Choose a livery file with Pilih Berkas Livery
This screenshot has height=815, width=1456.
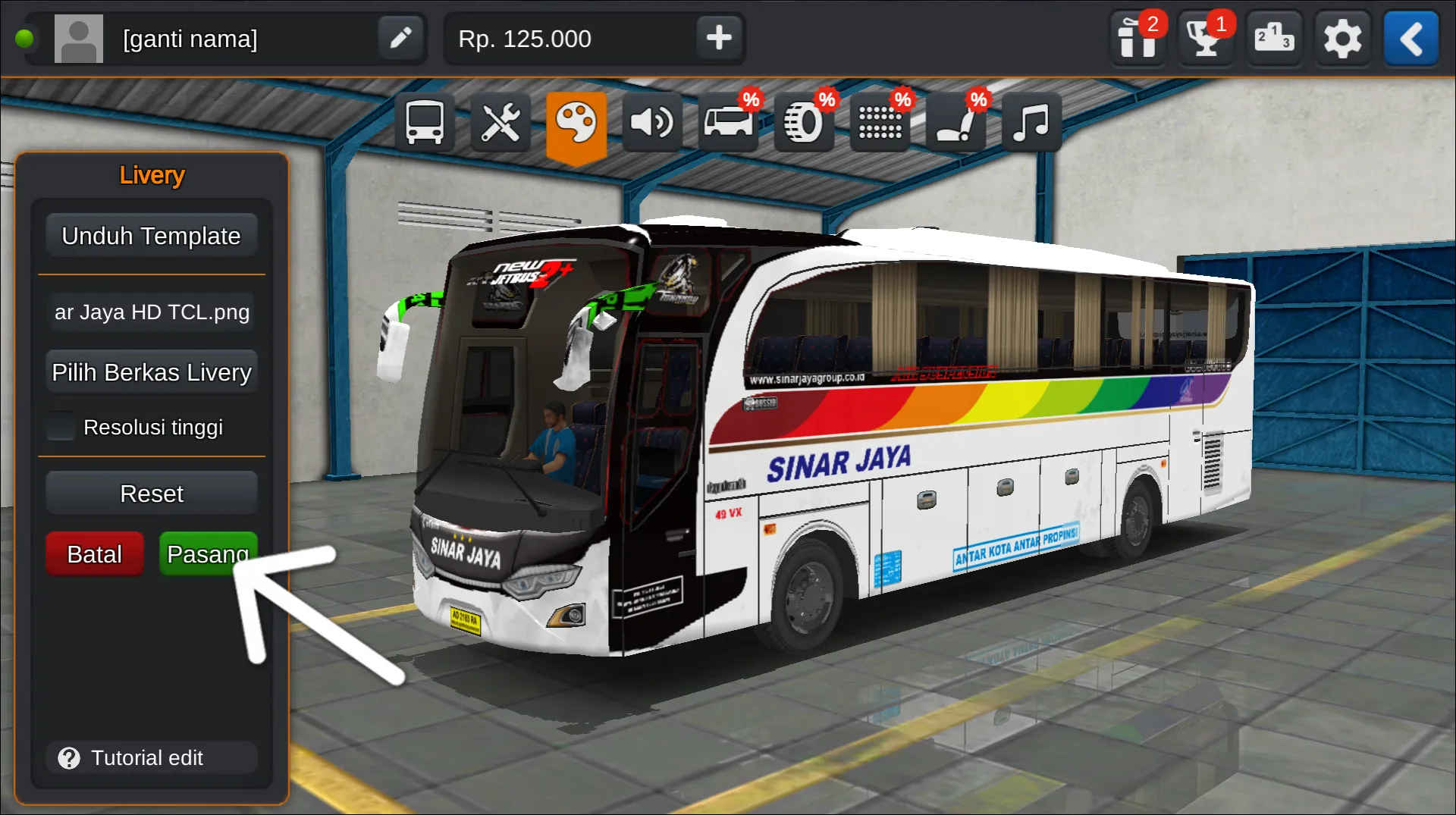click(151, 372)
